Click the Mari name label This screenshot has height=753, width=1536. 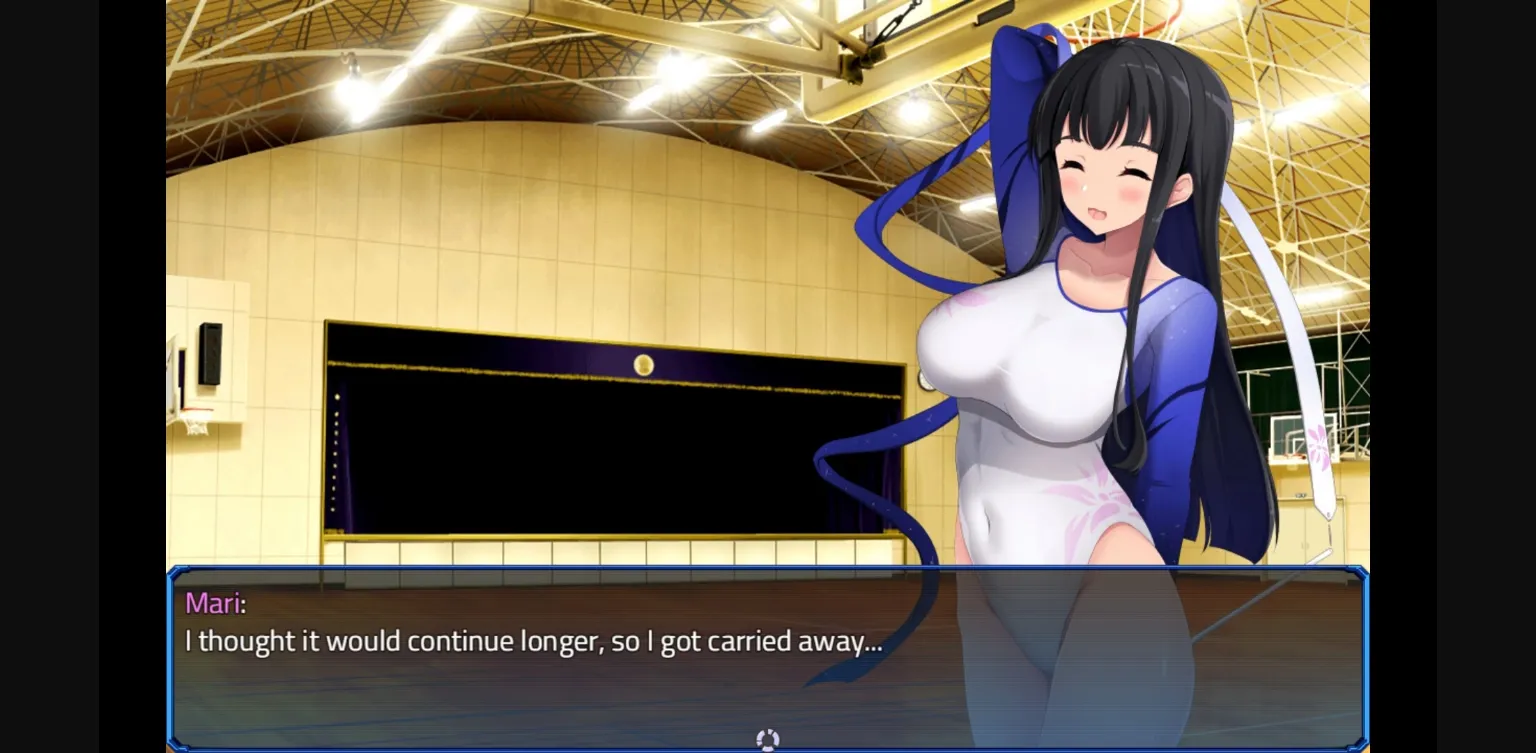[x=214, y=603]
